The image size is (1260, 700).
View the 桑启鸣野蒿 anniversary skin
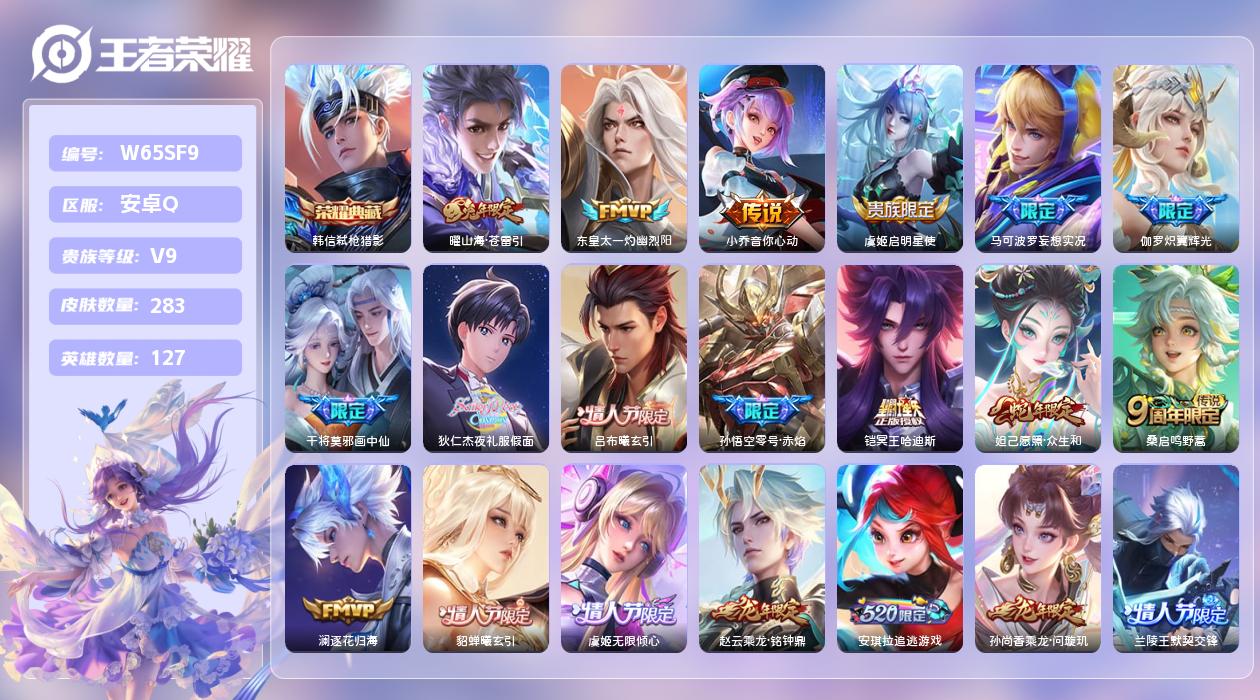coord(1176,358)
